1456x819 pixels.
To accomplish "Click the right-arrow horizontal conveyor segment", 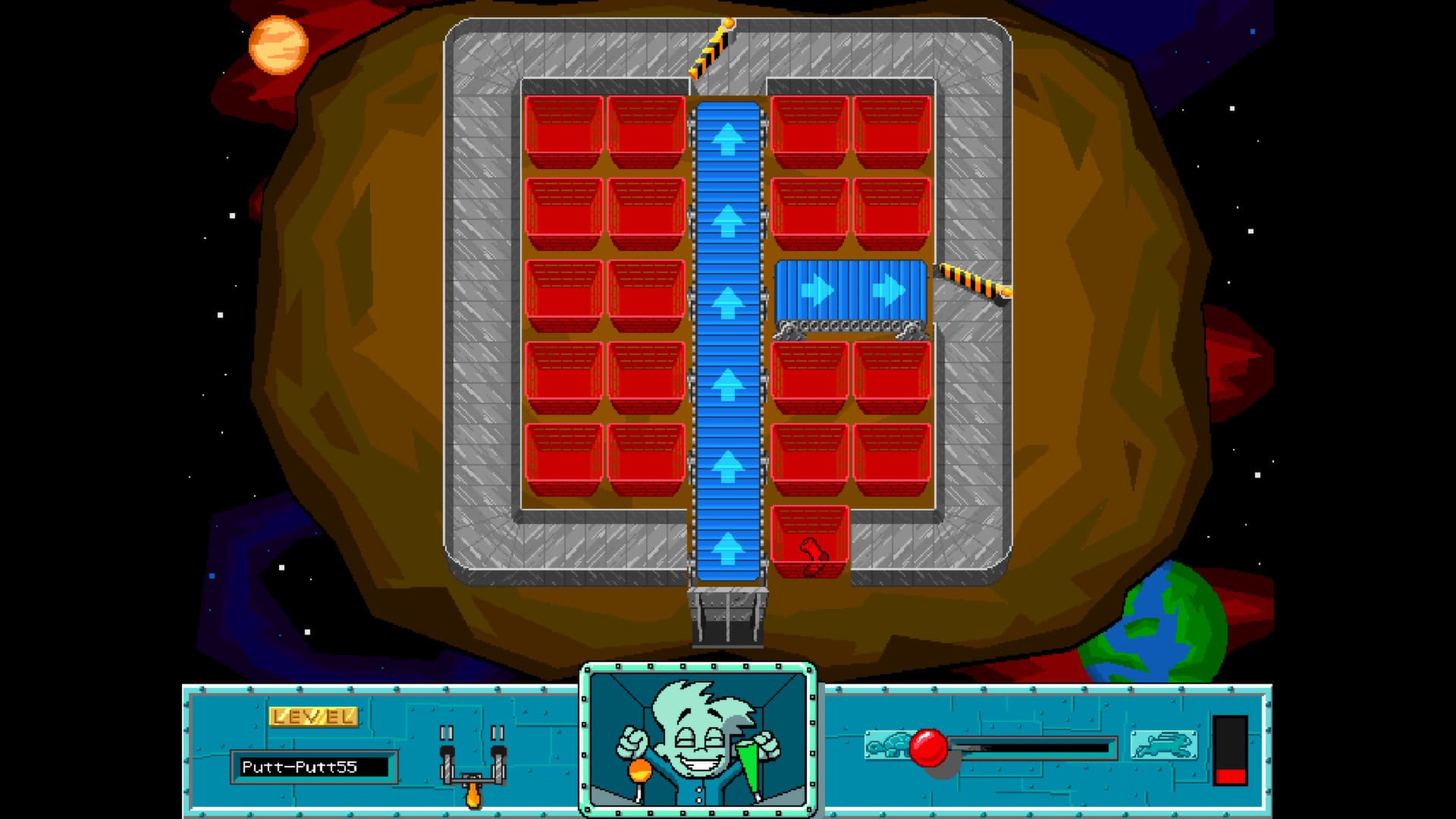I will (849, 288).
